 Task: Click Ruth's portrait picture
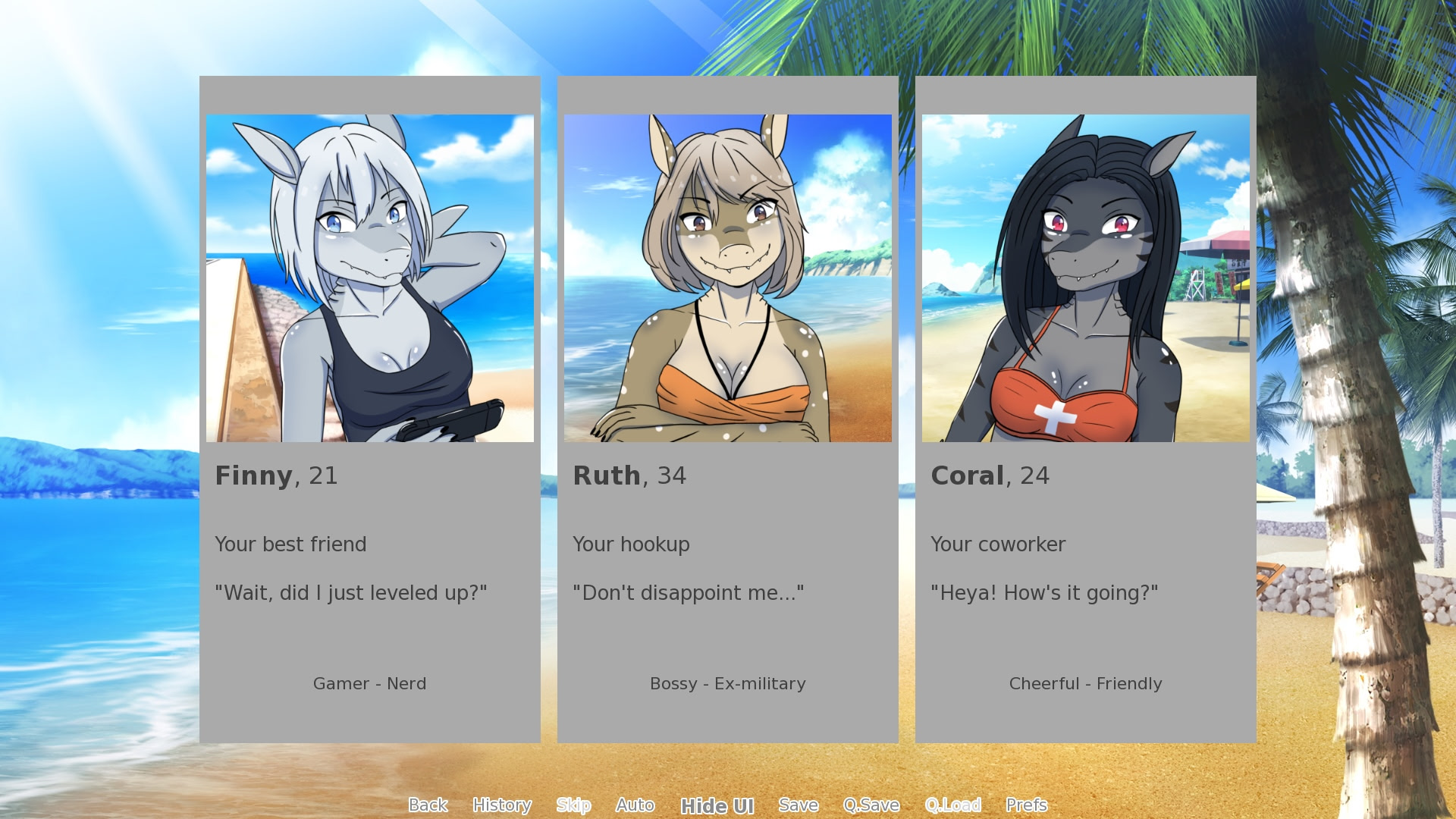(x=728, y=278)
